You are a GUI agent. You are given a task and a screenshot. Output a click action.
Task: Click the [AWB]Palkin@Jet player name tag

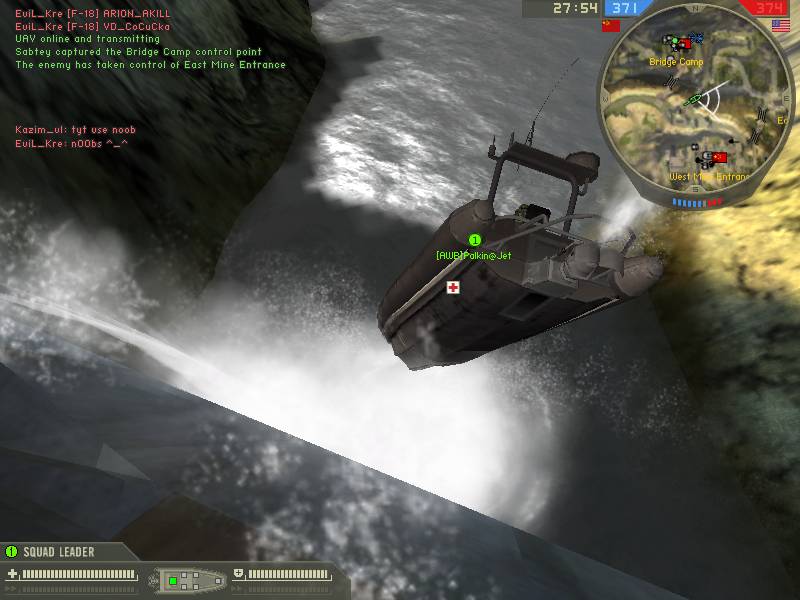click(x=474, y=256)
